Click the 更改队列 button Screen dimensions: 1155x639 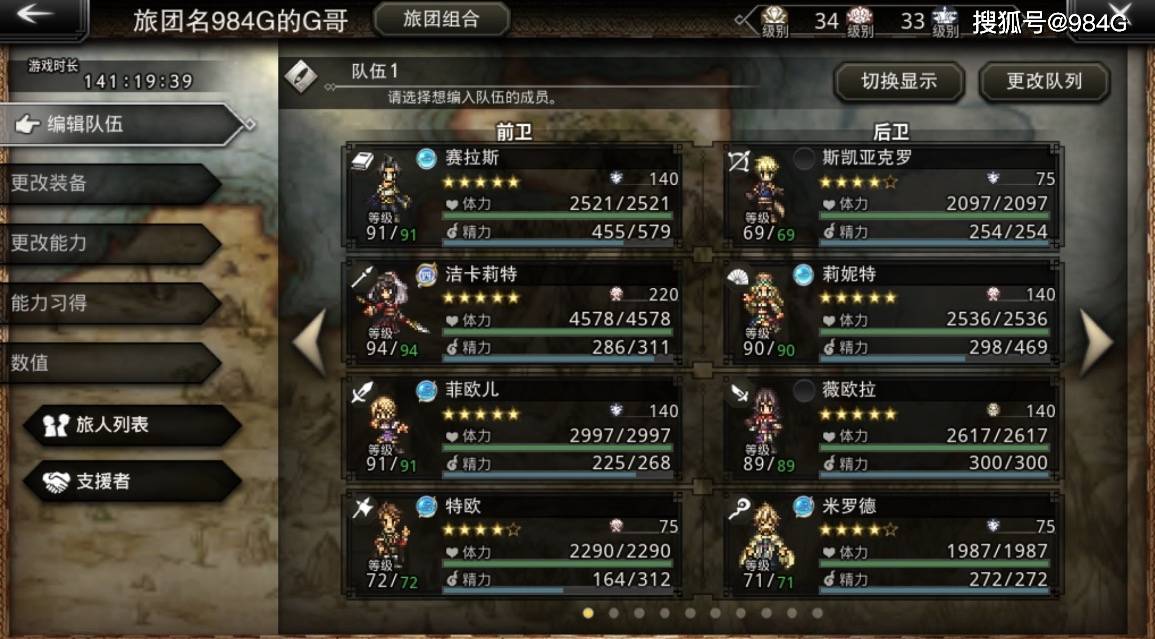[1044, 82]
